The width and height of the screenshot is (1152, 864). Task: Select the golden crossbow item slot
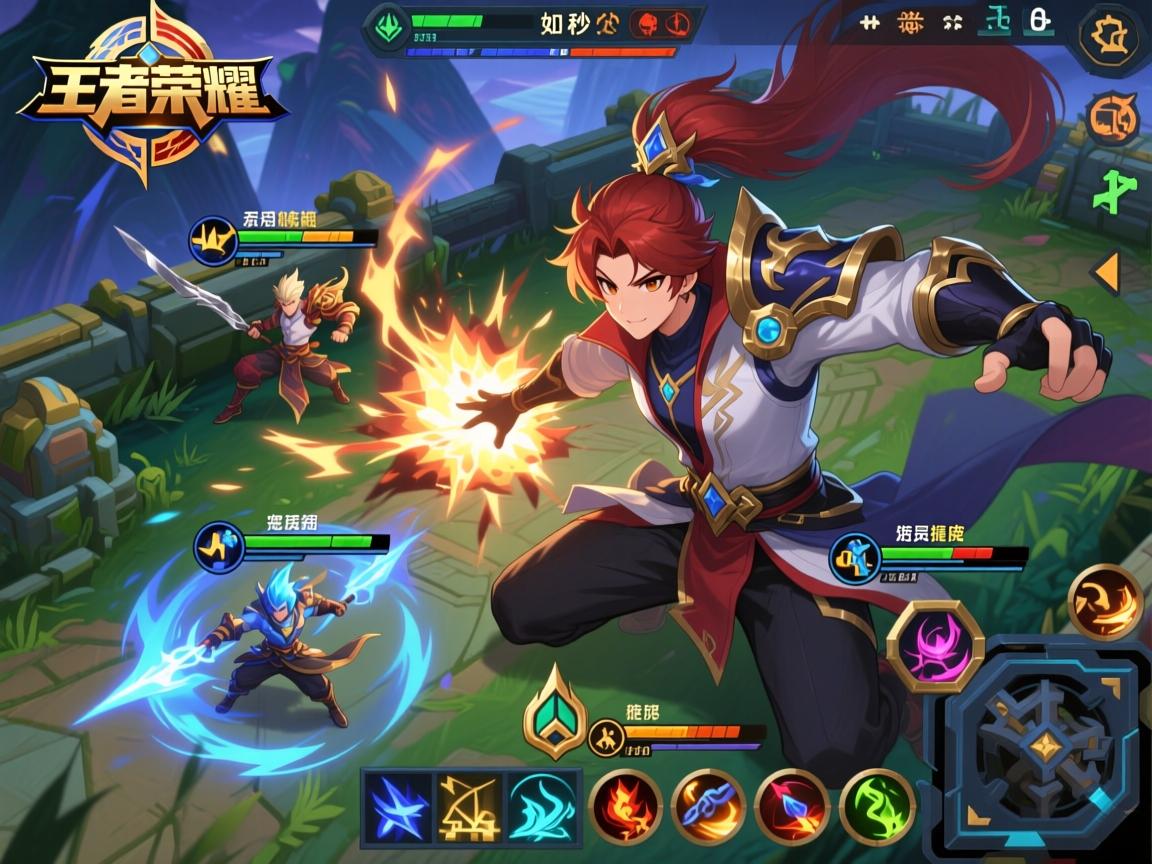tap(469, 806)
